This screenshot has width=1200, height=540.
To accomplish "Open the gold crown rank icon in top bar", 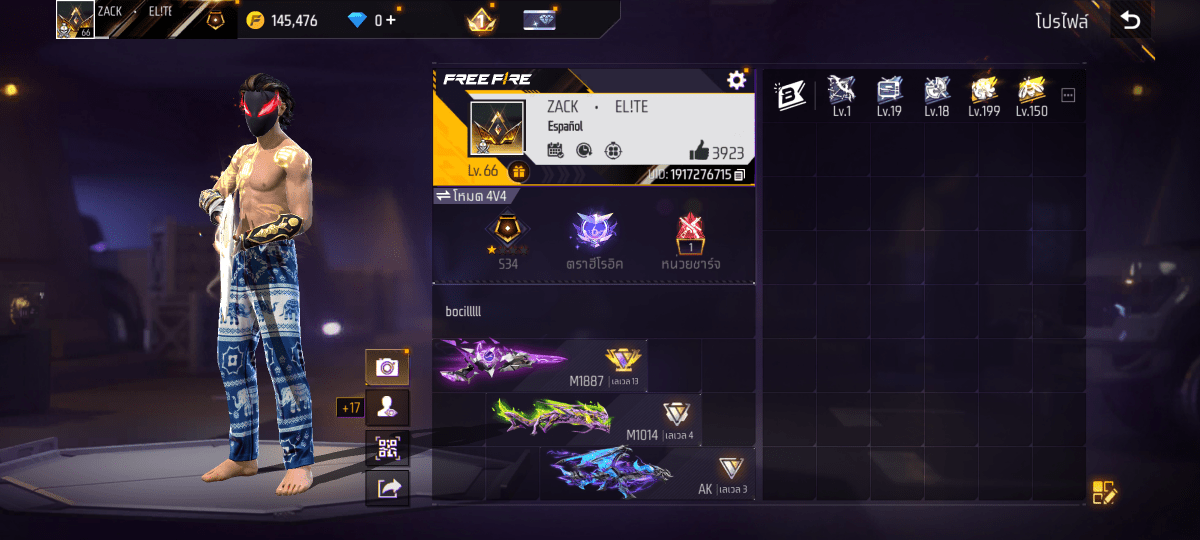I will point(482,20).
